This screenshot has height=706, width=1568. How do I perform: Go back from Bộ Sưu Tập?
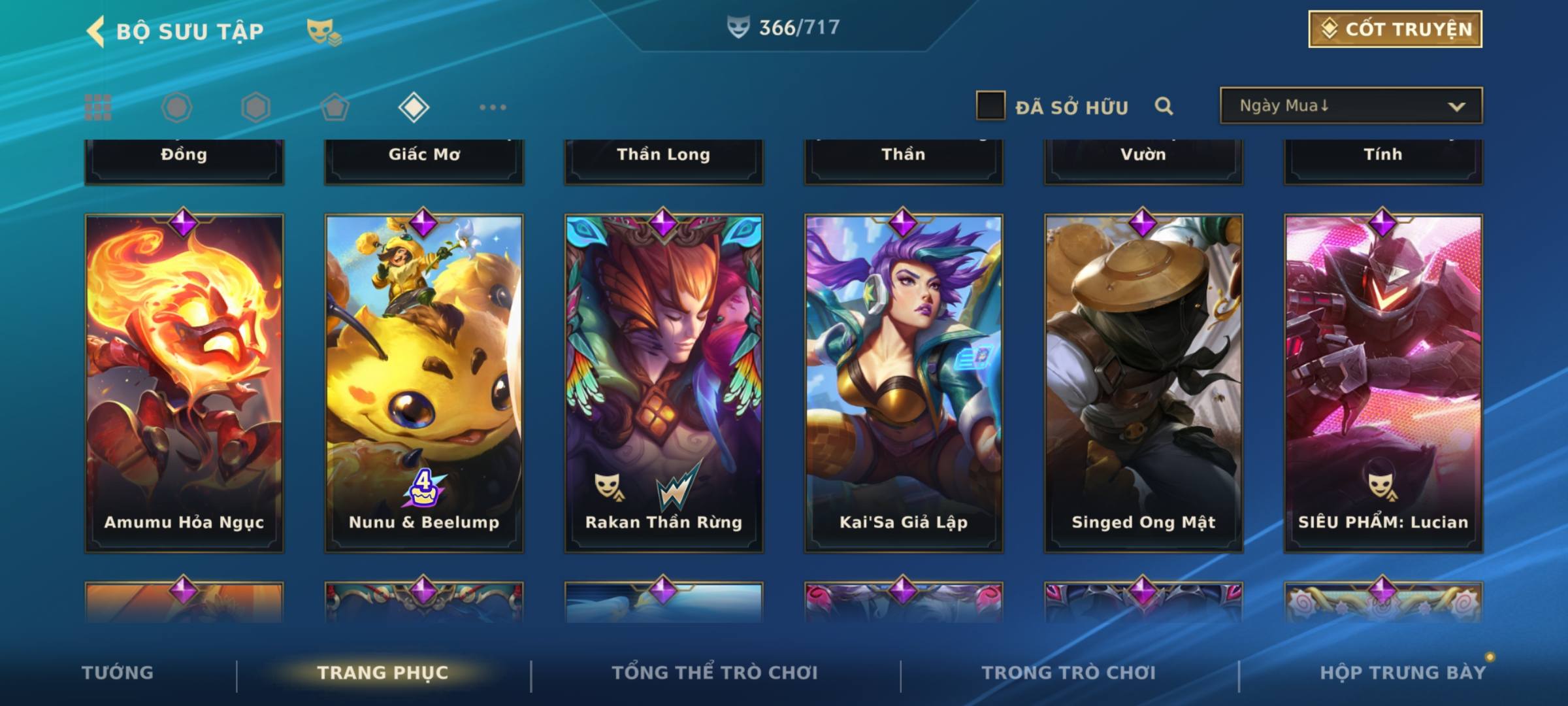point(96,31)
